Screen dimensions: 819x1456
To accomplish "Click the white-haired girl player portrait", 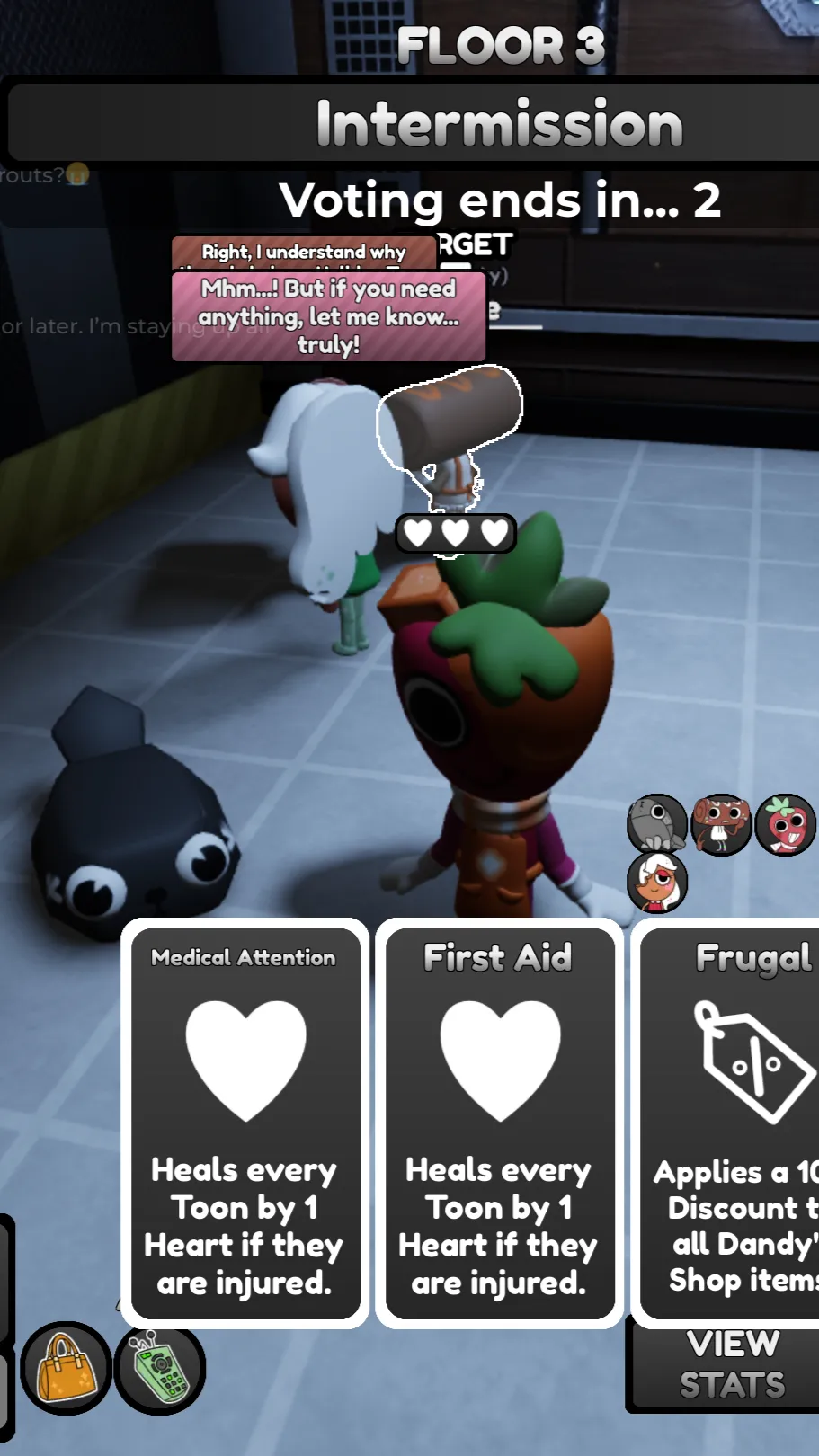I will (x=657, y=883).
